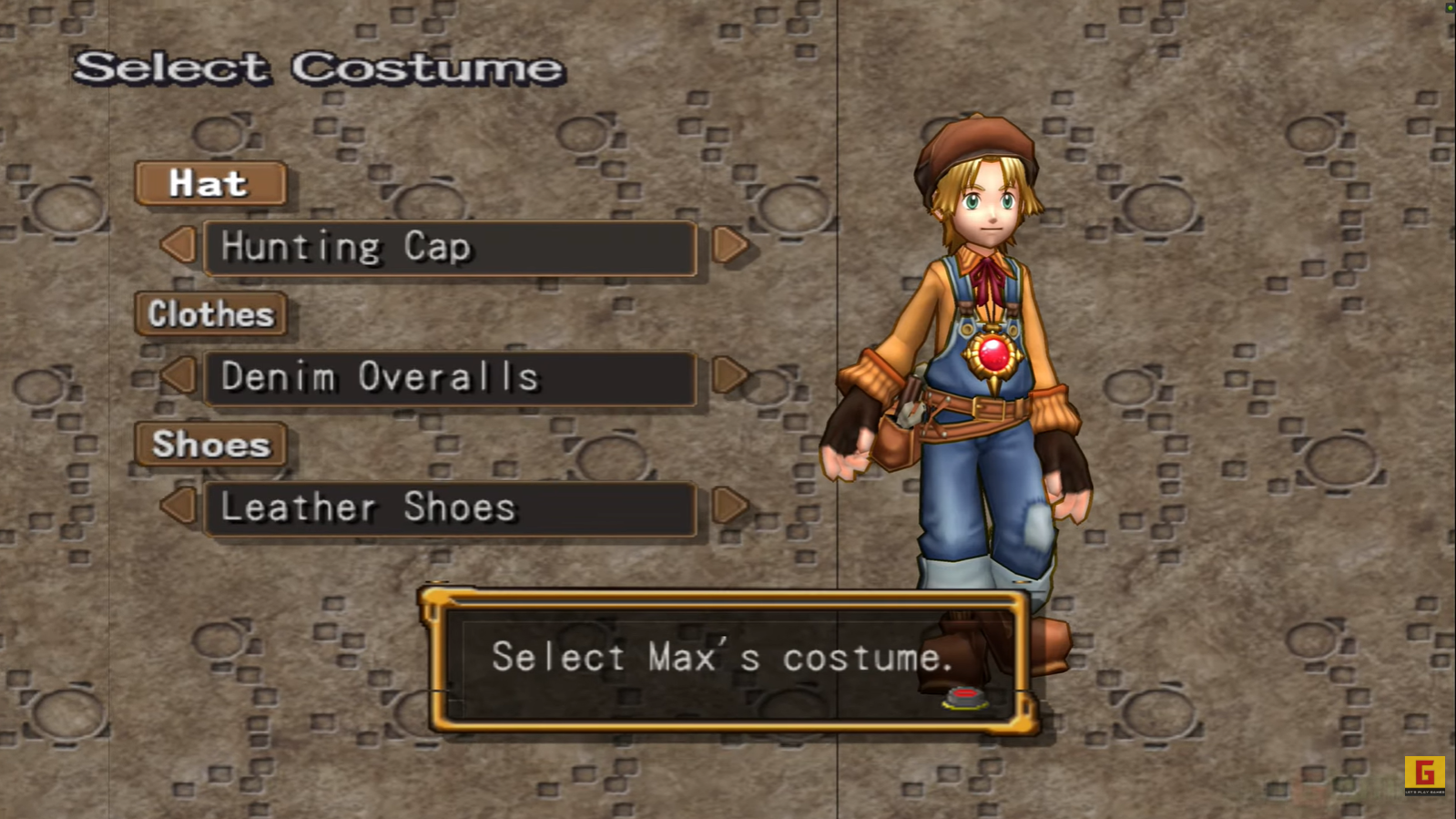Select the Shoes category label
This screenshot has height=819, width=1456.
click(210, 445)
